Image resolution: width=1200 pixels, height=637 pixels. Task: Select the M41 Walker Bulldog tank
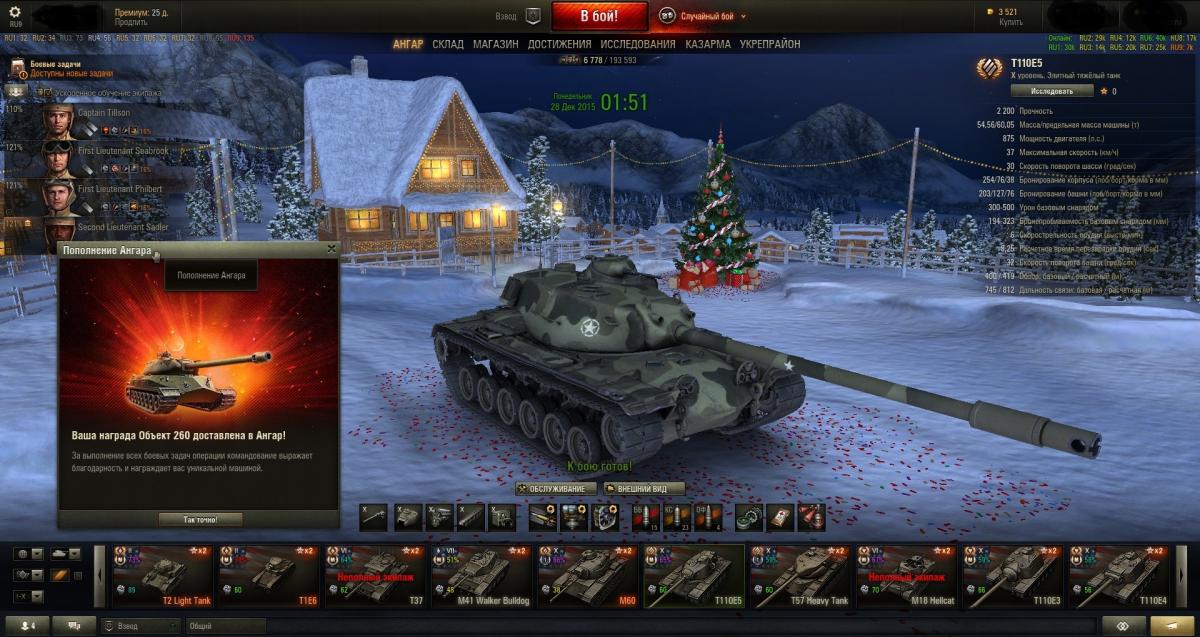click(482, 576)
